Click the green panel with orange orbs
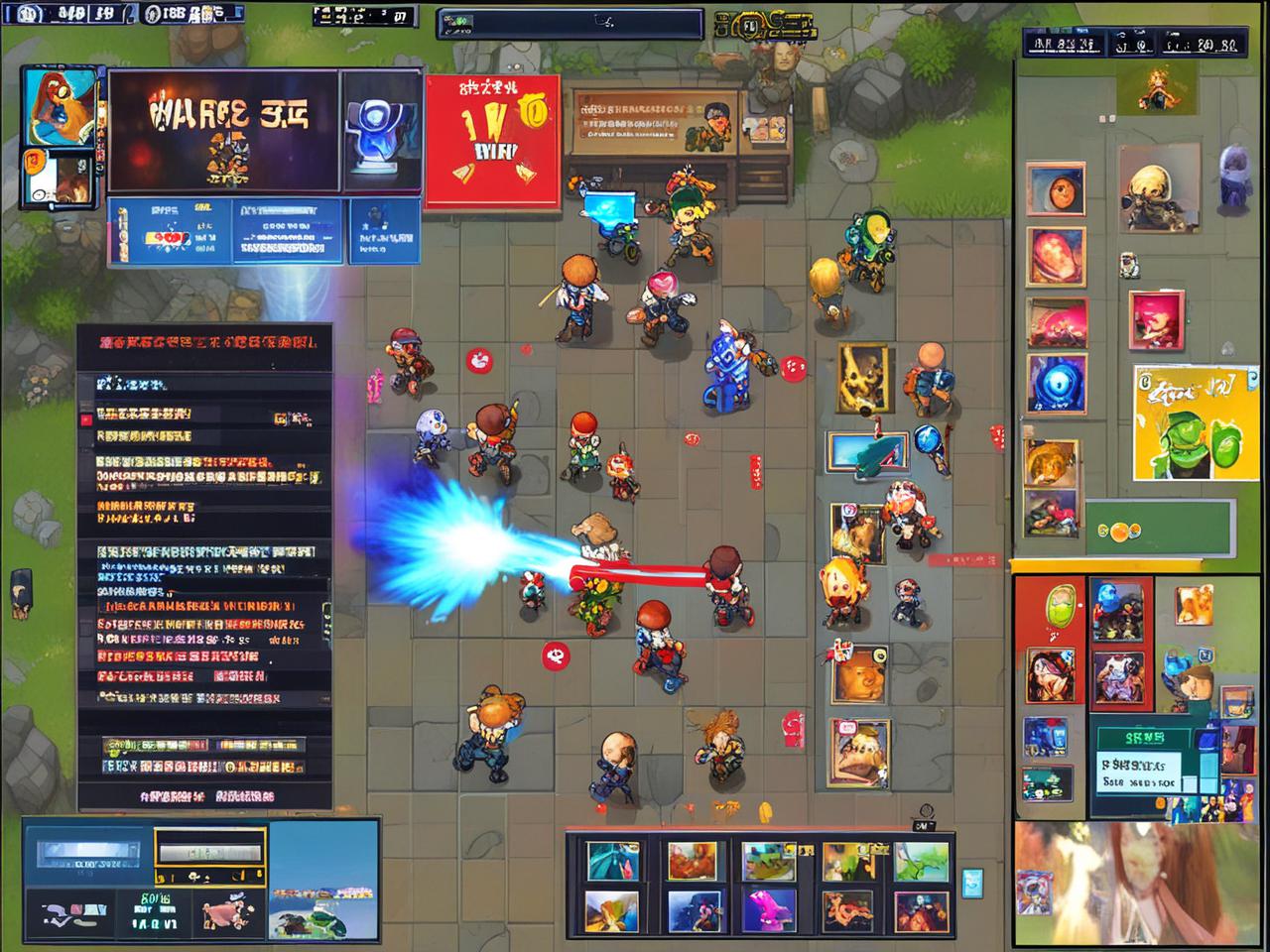The image size is (1270, 952). 1159,530
